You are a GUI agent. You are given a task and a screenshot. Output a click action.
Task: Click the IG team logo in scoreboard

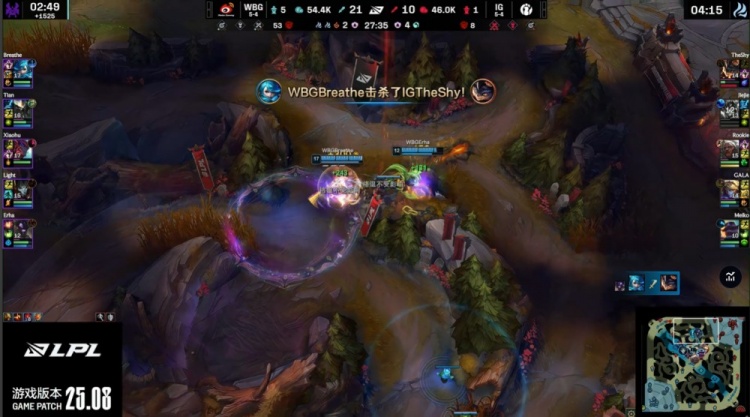(x=526, y=10)
